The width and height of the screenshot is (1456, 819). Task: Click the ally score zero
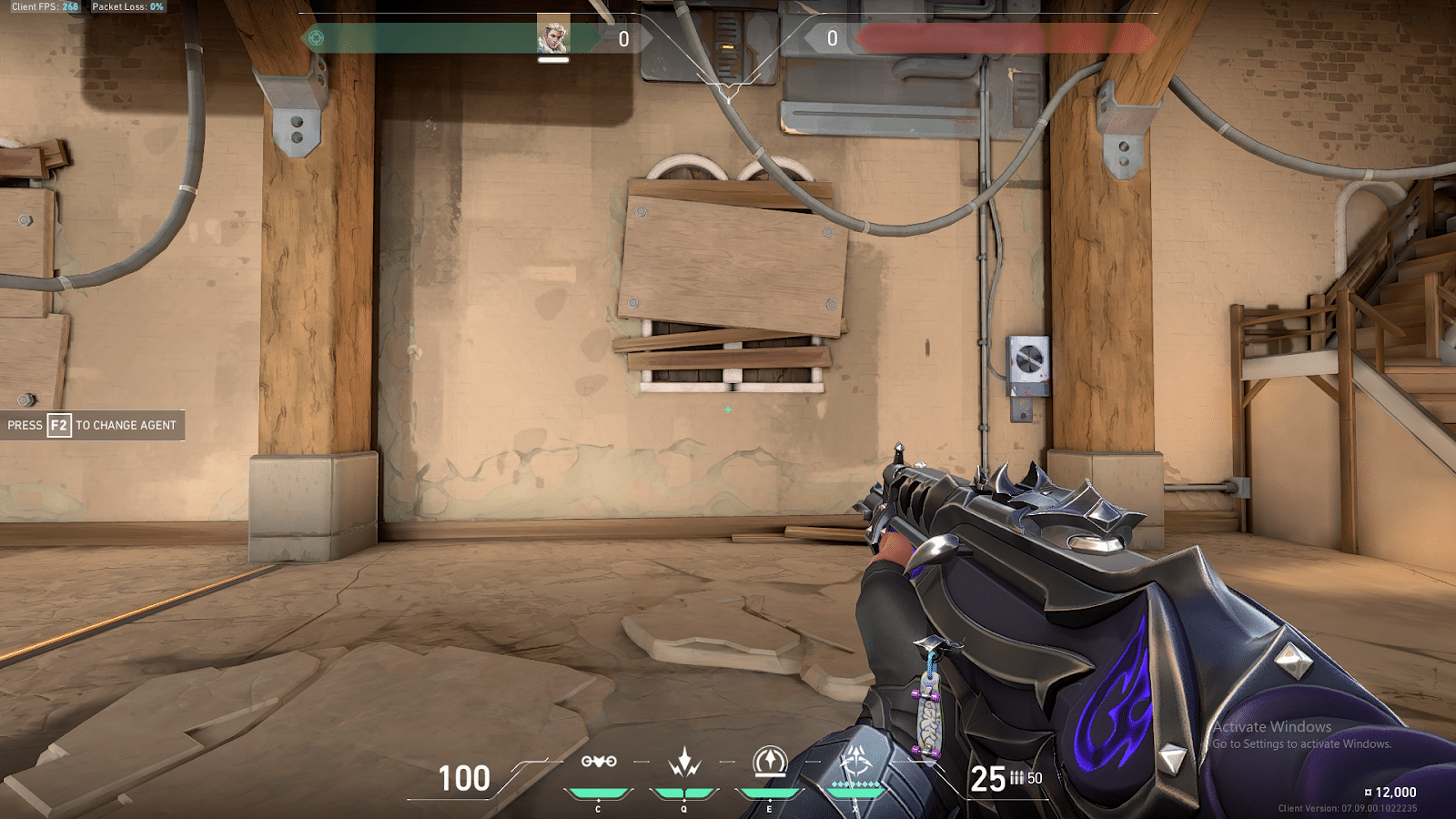click(622, 38)
